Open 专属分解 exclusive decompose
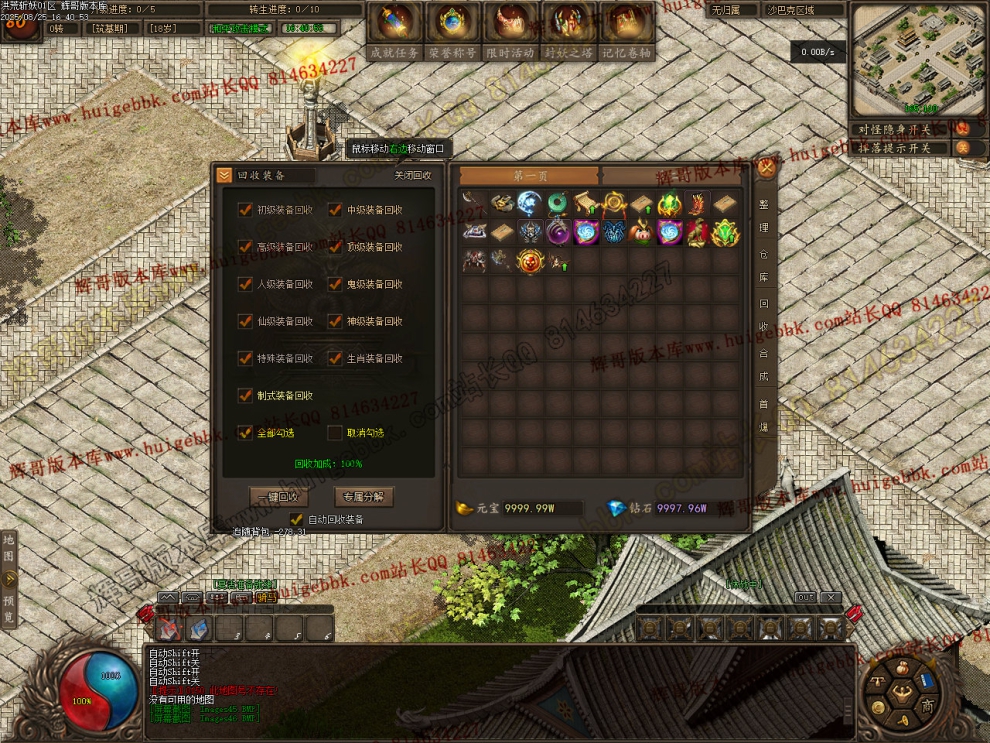Image resolution: width=990 pixels, height=743 pixels. click(x=363, y=497)
